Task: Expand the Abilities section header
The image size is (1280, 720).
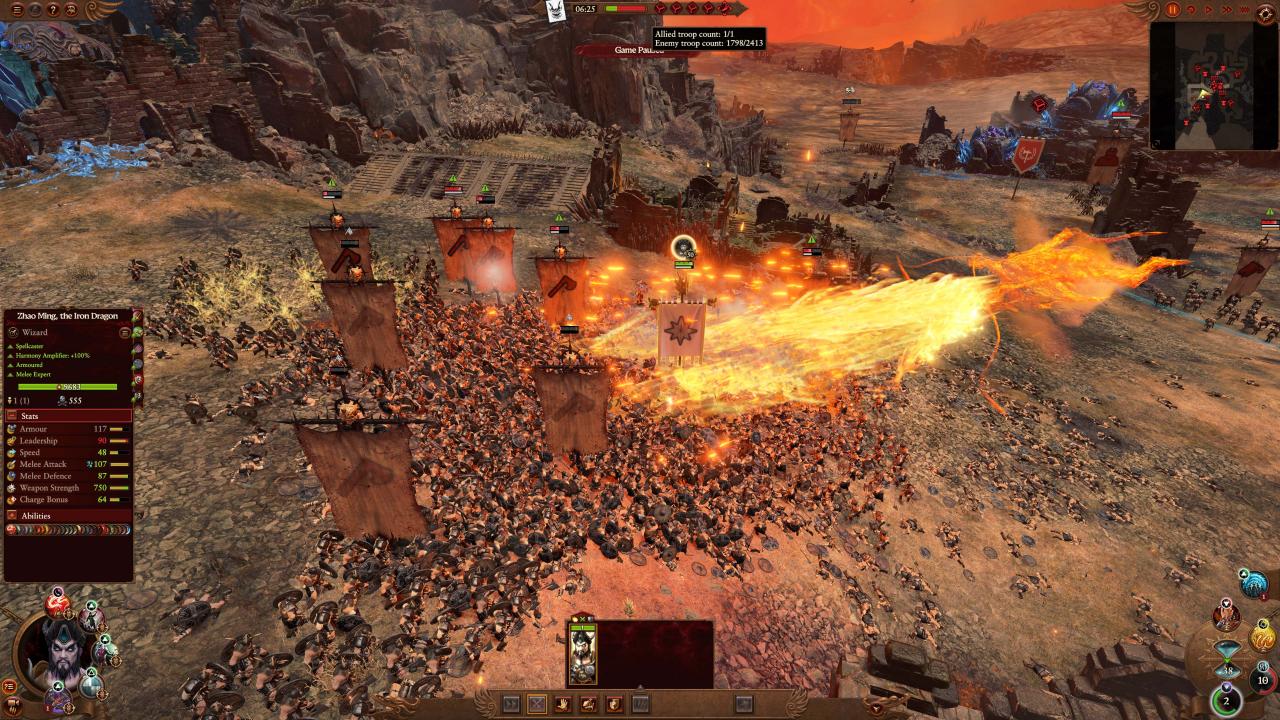Action: [68, 516]
